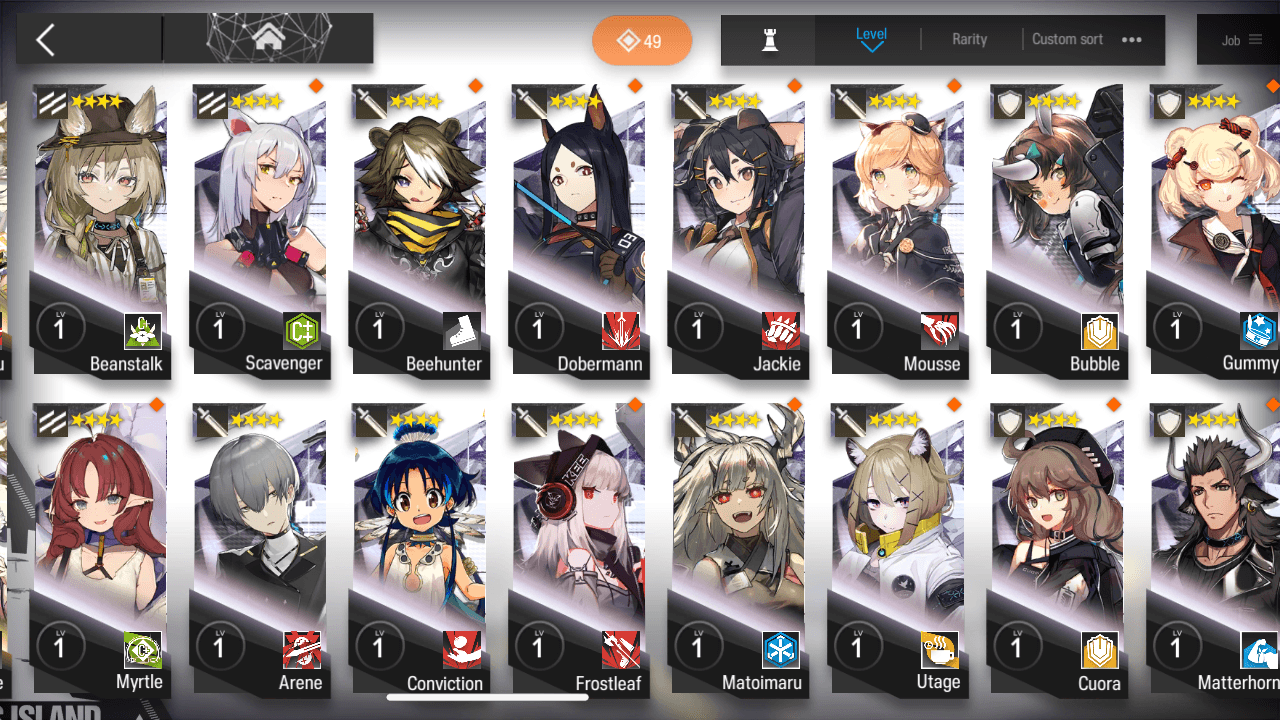The image size is (1280, 720).
Task: Open the Job filter menu
Action: (x=1241, y=41)
